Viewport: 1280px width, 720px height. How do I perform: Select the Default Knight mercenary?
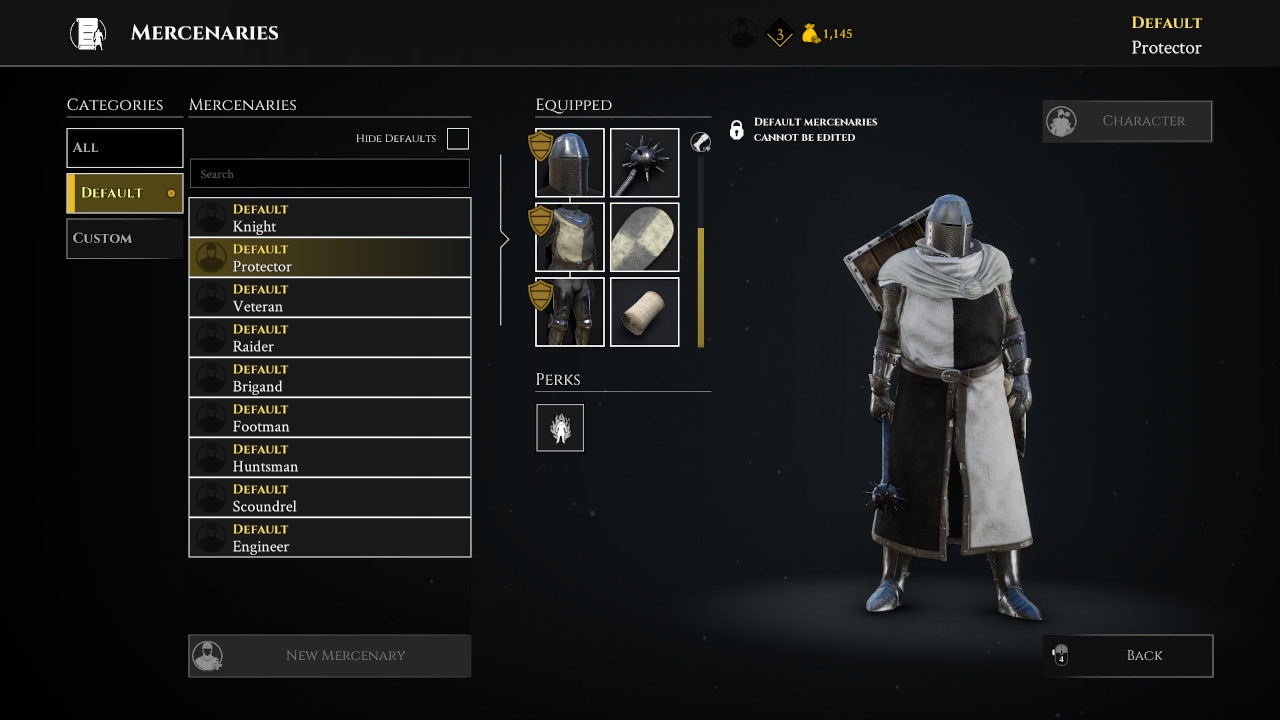pos(330,218)
